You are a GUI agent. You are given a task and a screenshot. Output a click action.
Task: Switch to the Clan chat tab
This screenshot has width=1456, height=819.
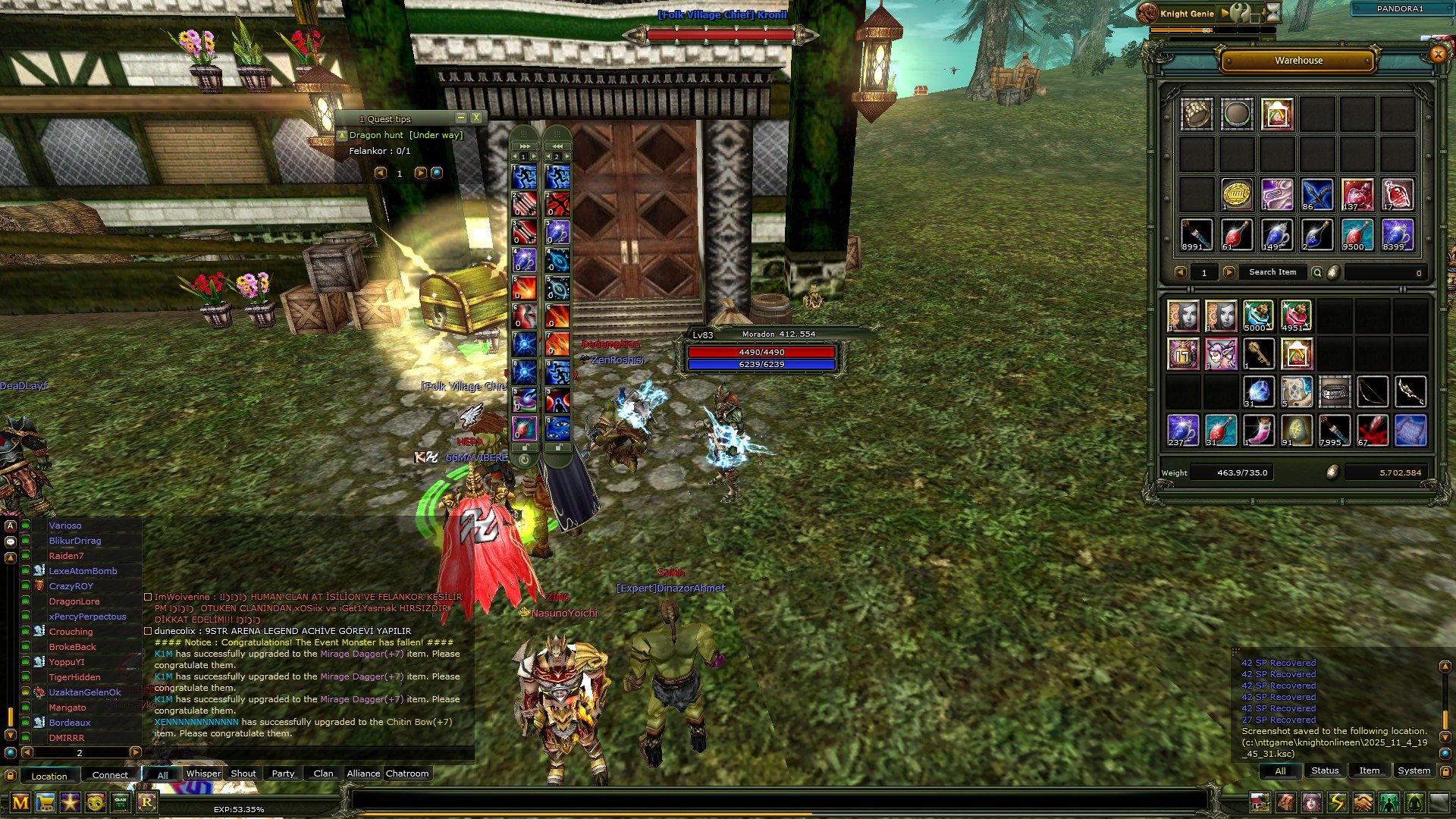[x=323, y=773]
